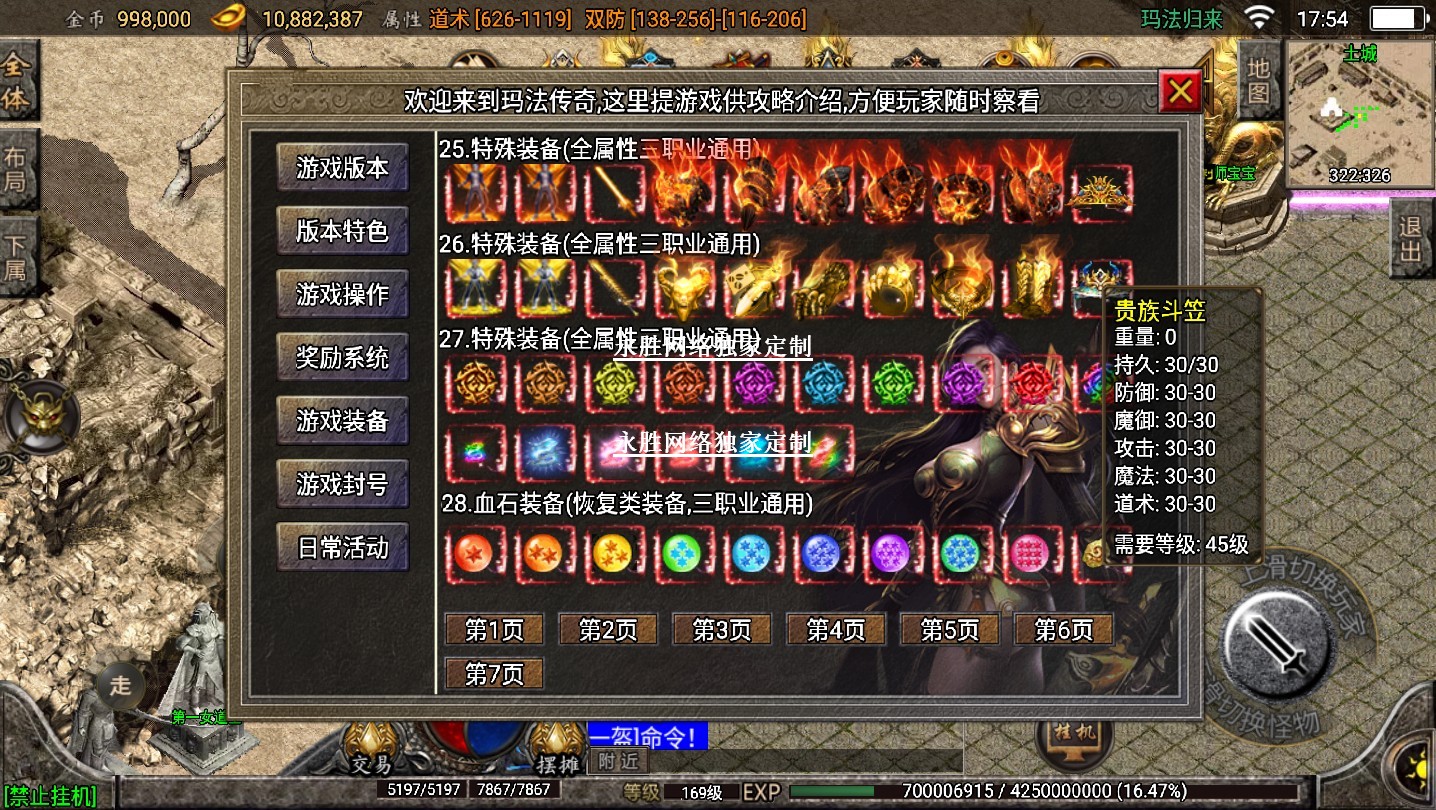The image size is (1436, 810).
Task: Click the 土城 minimap
Action: coord(1359,115)
